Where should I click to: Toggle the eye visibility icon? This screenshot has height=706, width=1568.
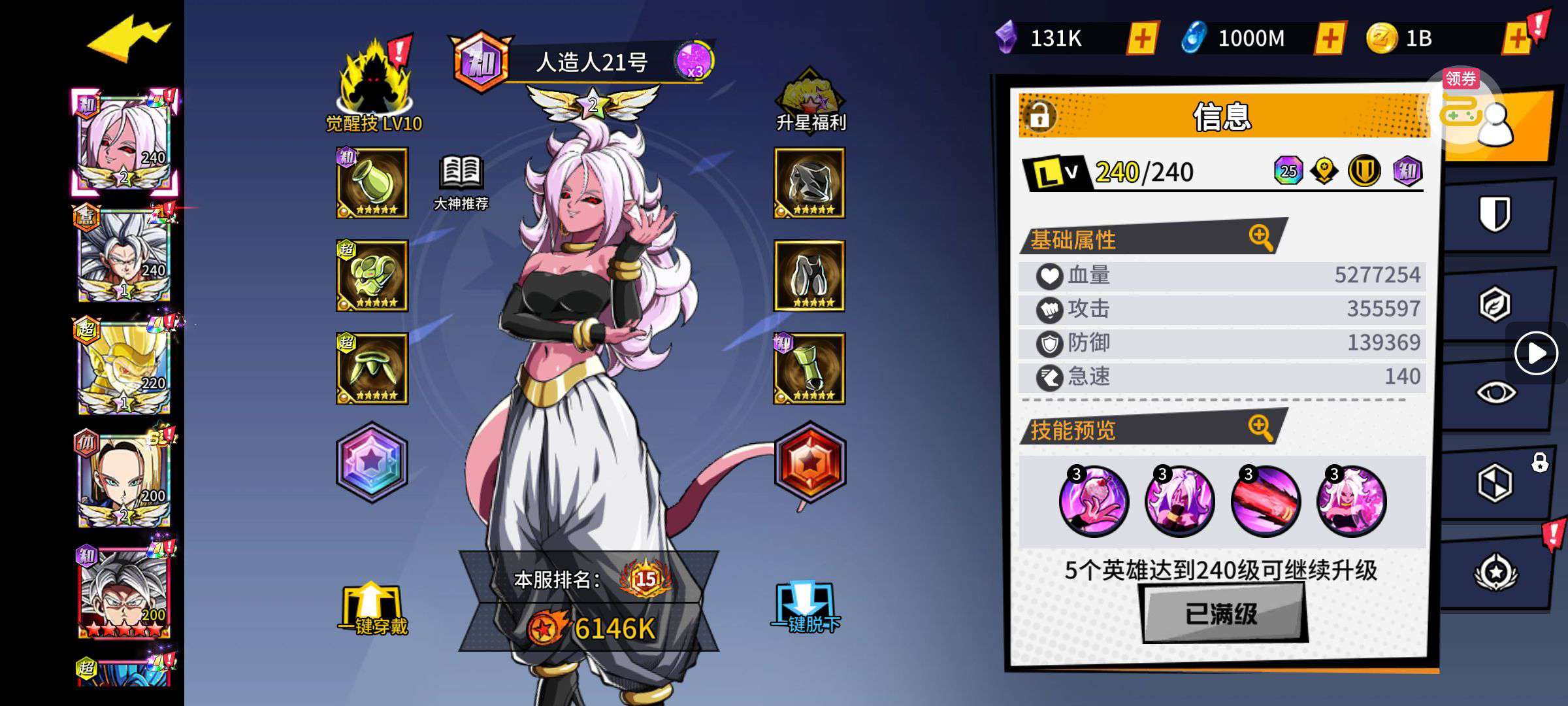(1495, 393)
